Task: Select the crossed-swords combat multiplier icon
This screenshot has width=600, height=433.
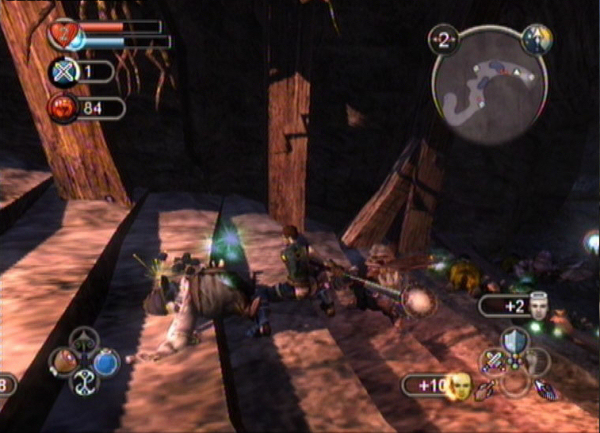Action: click(62, 71)
